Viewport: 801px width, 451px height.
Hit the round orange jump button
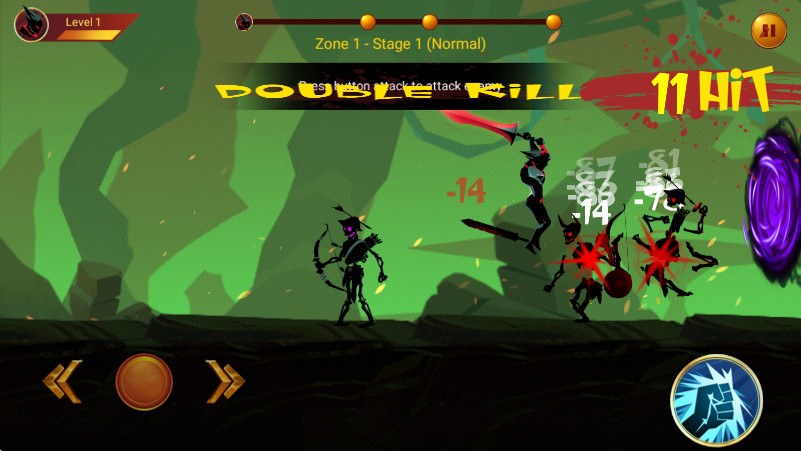point(144,381)
